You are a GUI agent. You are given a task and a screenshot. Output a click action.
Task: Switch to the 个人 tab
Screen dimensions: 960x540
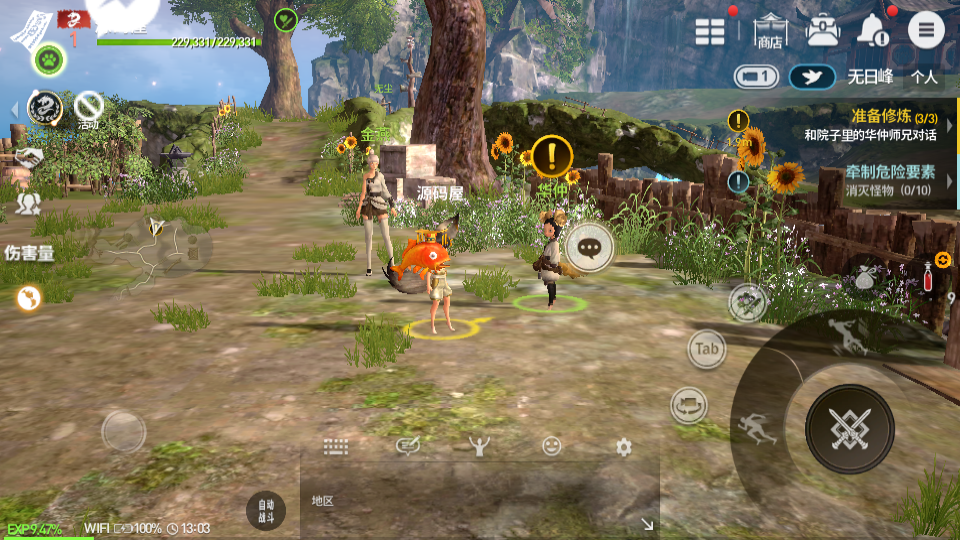coord(925,76)
